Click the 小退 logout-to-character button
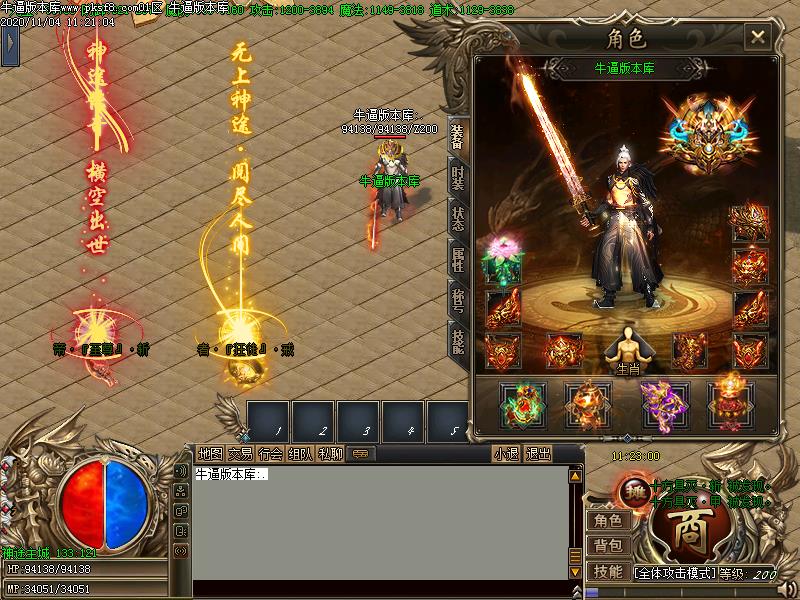 coord(506,454)
